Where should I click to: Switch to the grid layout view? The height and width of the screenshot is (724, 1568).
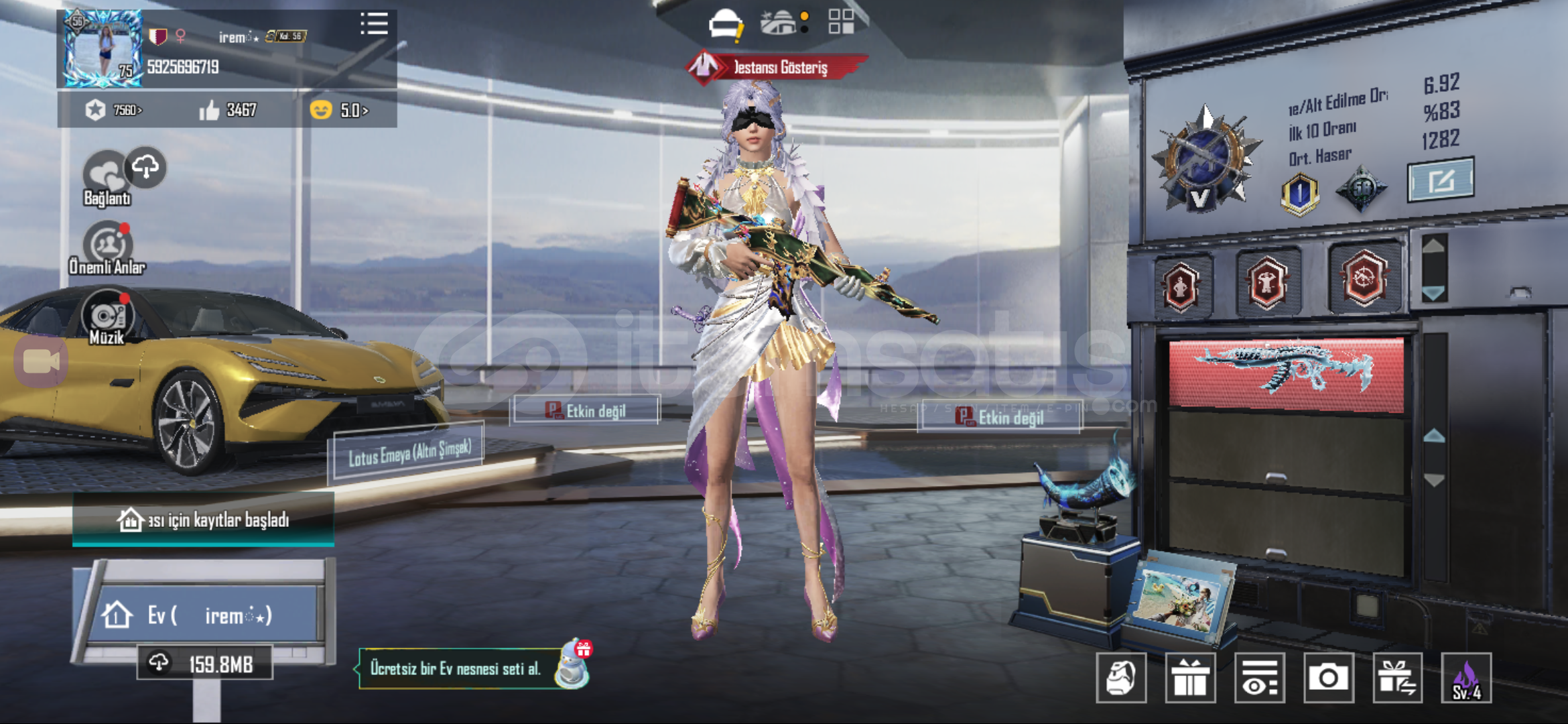[x=841, y=21]
